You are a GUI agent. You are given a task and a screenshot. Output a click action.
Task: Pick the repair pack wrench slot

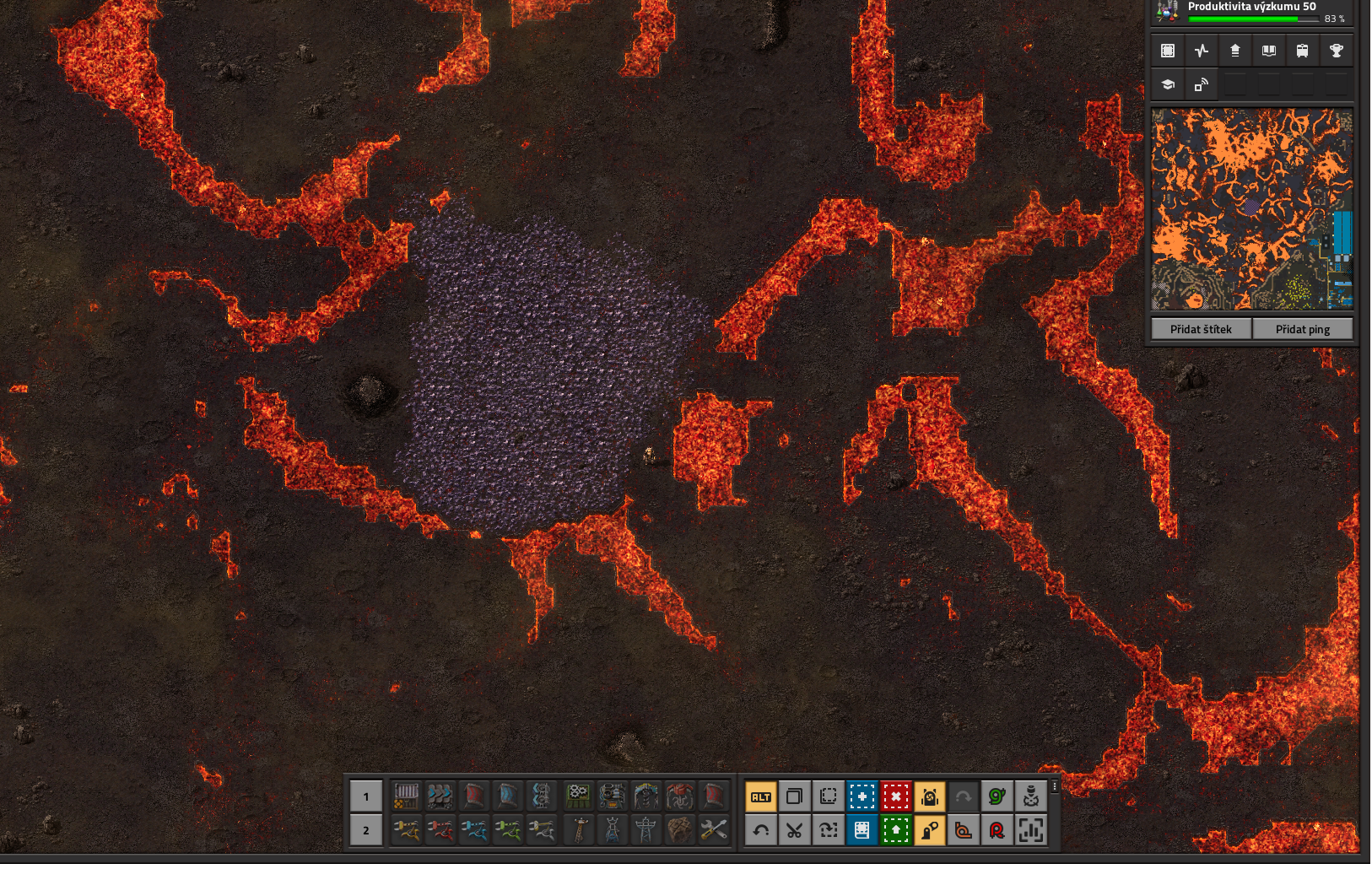[714, 830]
